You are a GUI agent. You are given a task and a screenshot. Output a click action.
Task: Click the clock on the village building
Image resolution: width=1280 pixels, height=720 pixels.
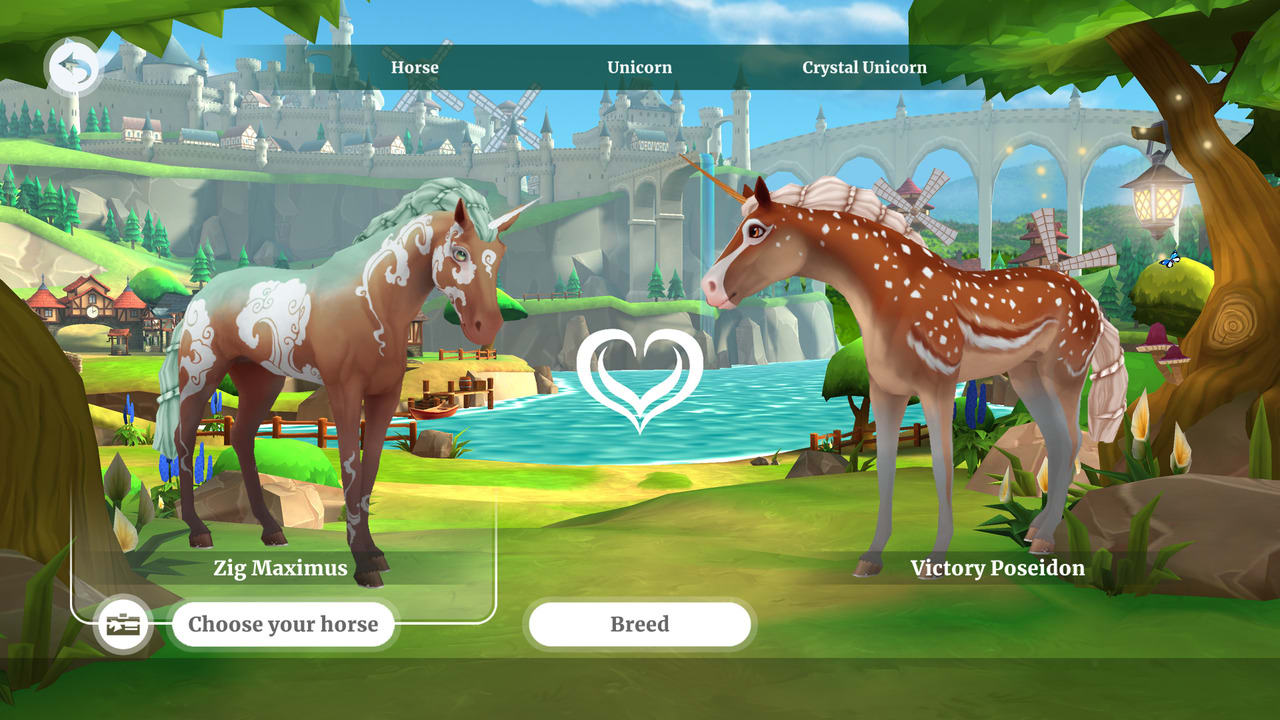[92, 311]
